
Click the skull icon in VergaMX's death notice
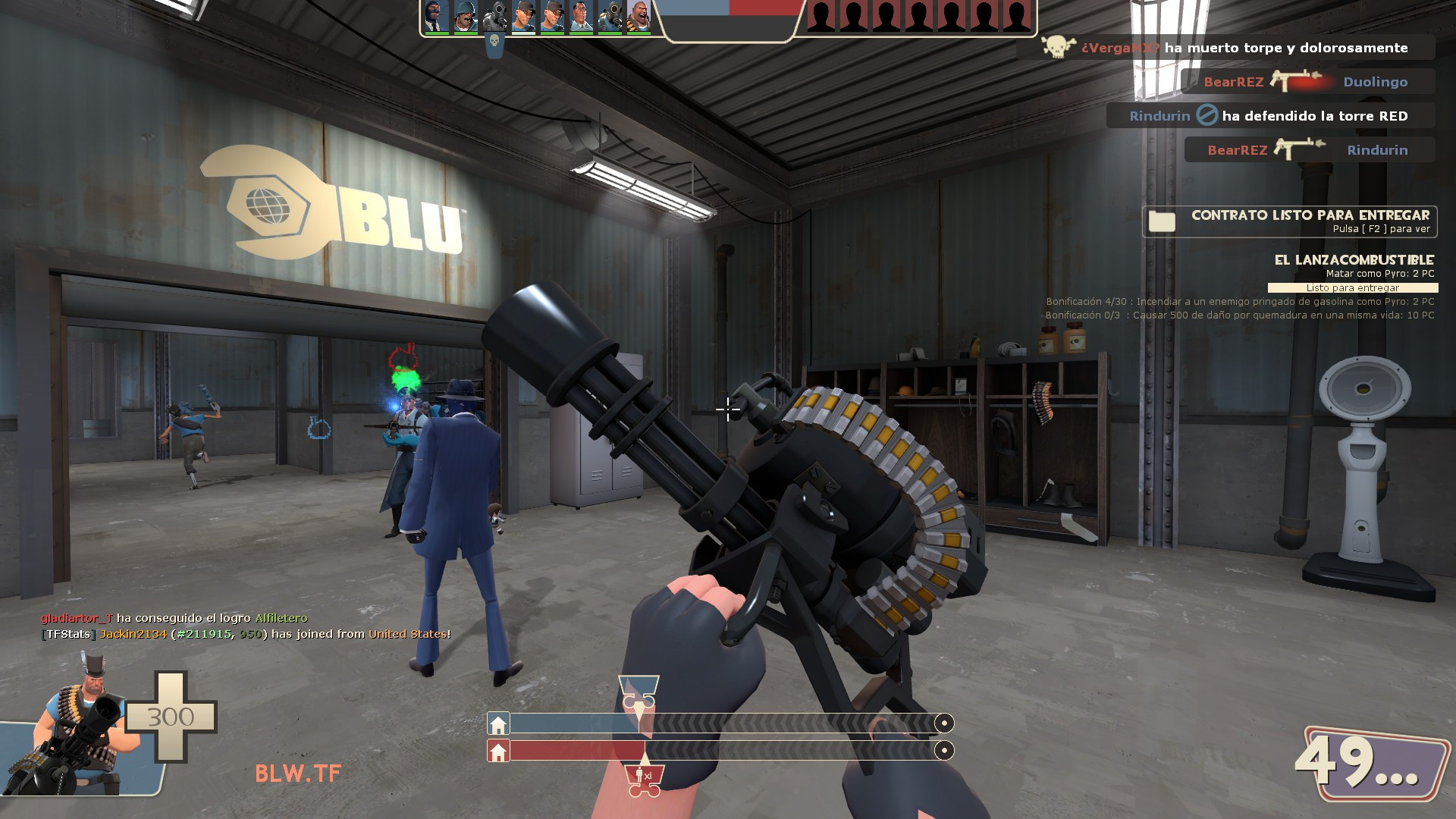pyautogui.click(x=1054, y=47)
